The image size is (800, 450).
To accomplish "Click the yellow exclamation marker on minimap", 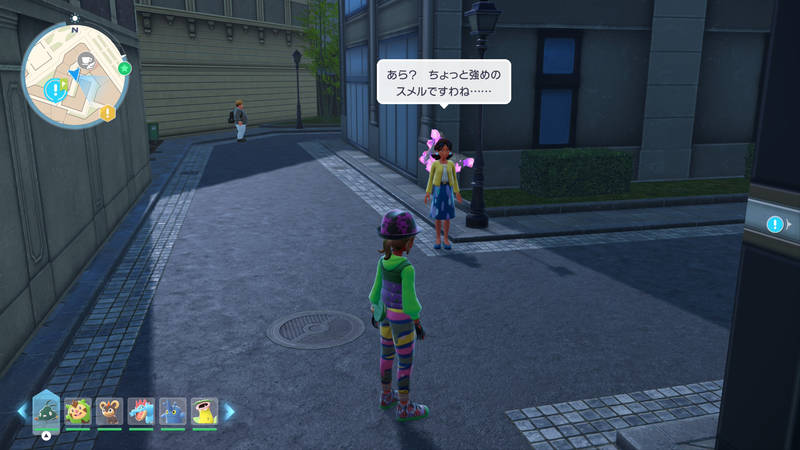I will [x=107, y=113].
